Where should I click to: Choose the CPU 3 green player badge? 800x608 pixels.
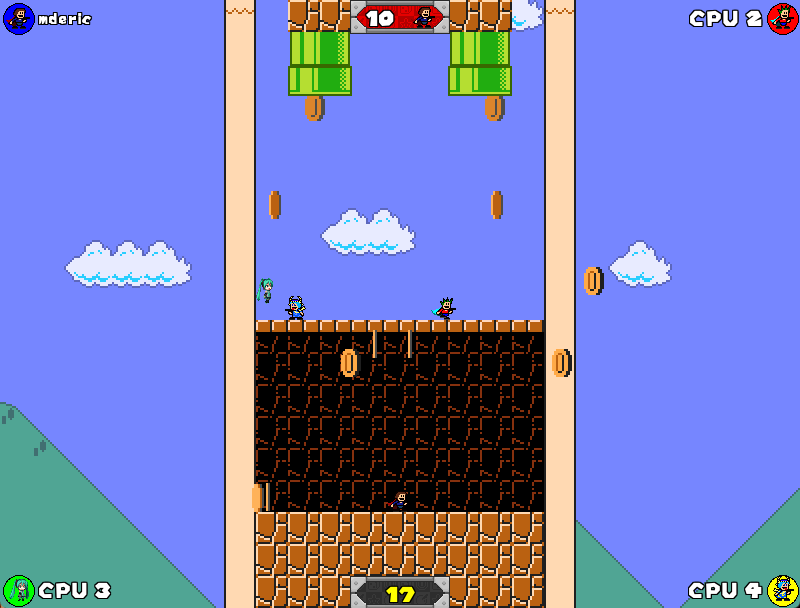[19, 590]
